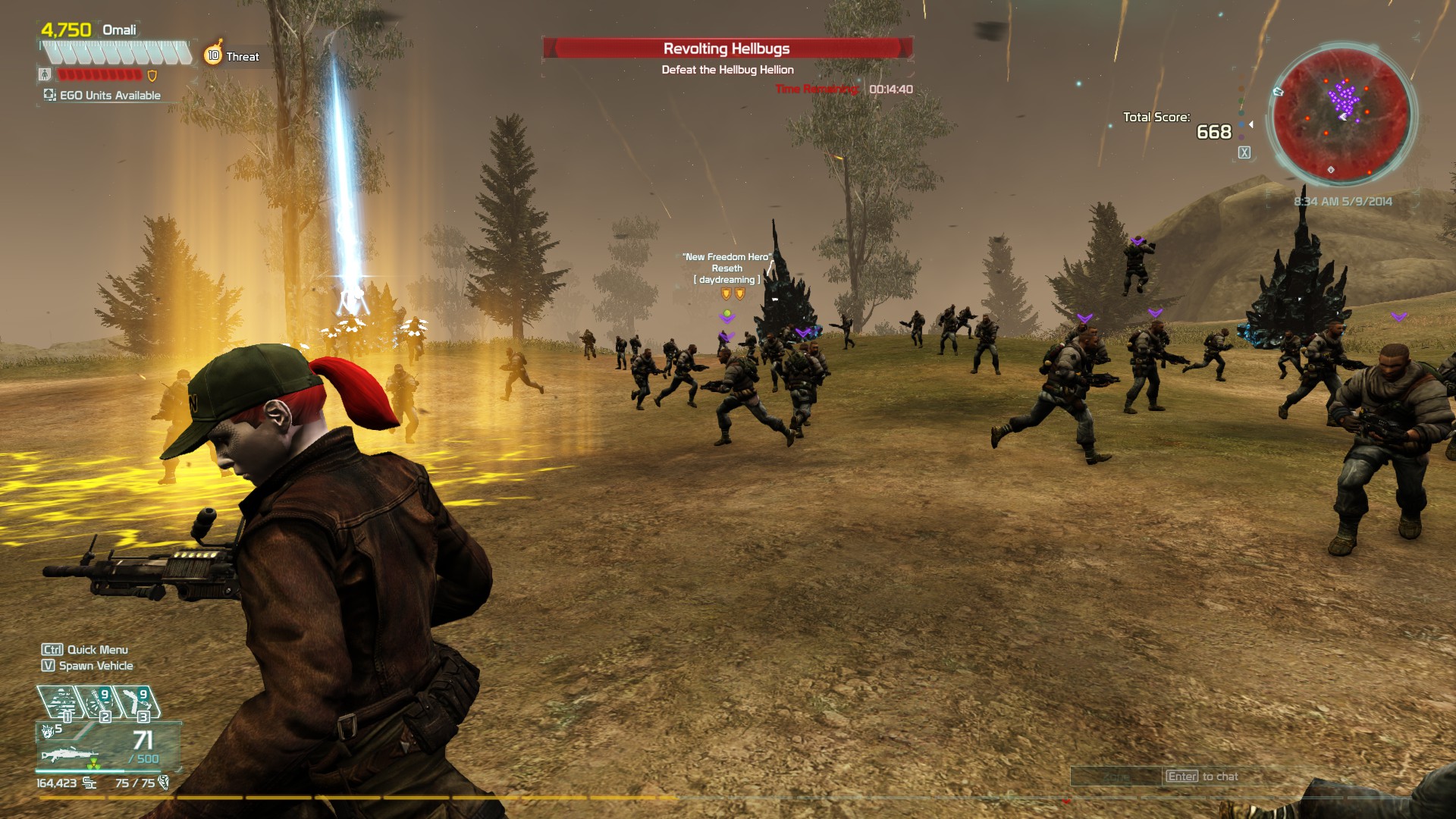Open the EGO Units Available notification
The image size is (1456, 819).
pyautogui.click(x=102, y=96)
